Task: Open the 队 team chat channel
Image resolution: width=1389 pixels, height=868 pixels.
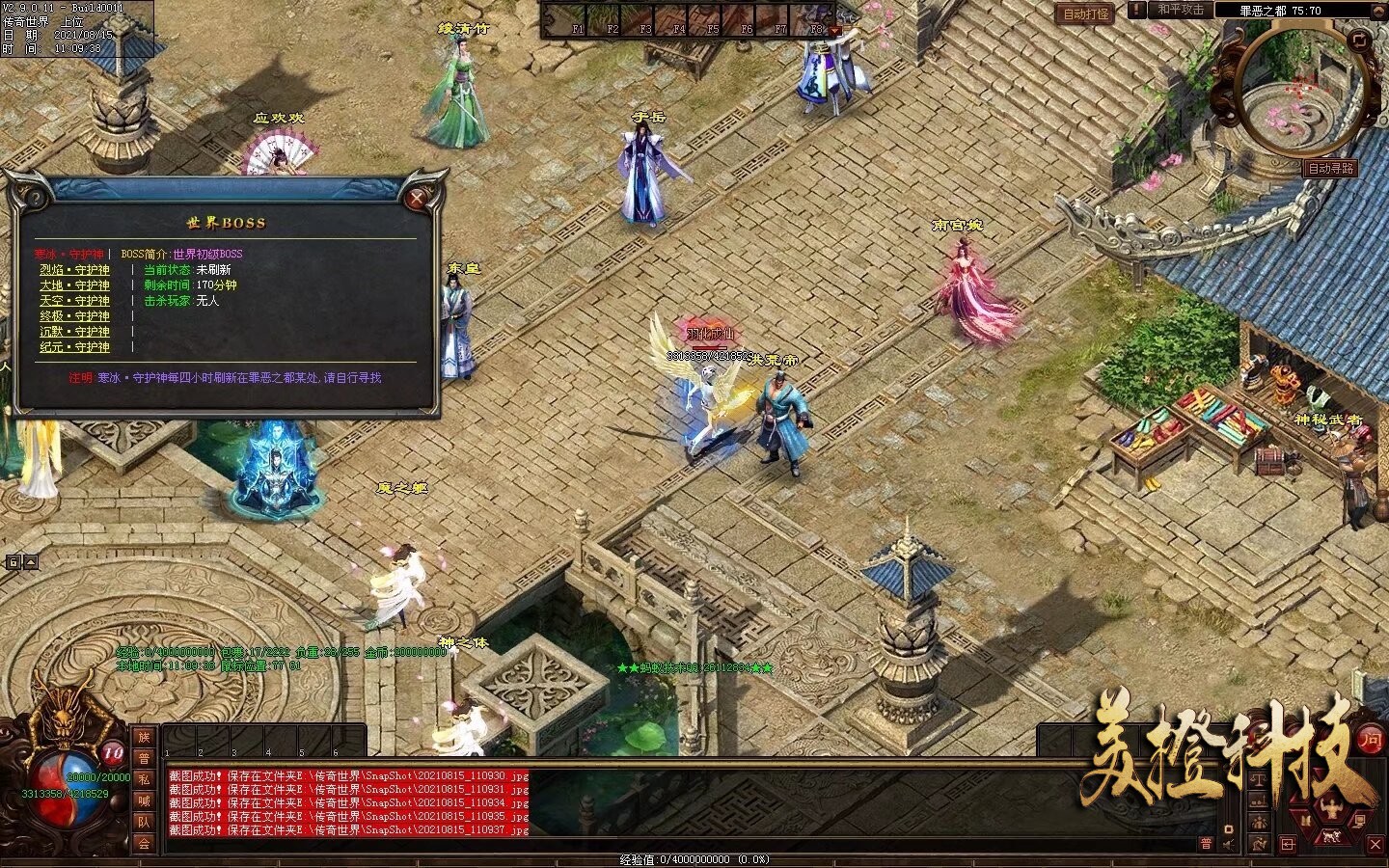Action: [144, 822]
